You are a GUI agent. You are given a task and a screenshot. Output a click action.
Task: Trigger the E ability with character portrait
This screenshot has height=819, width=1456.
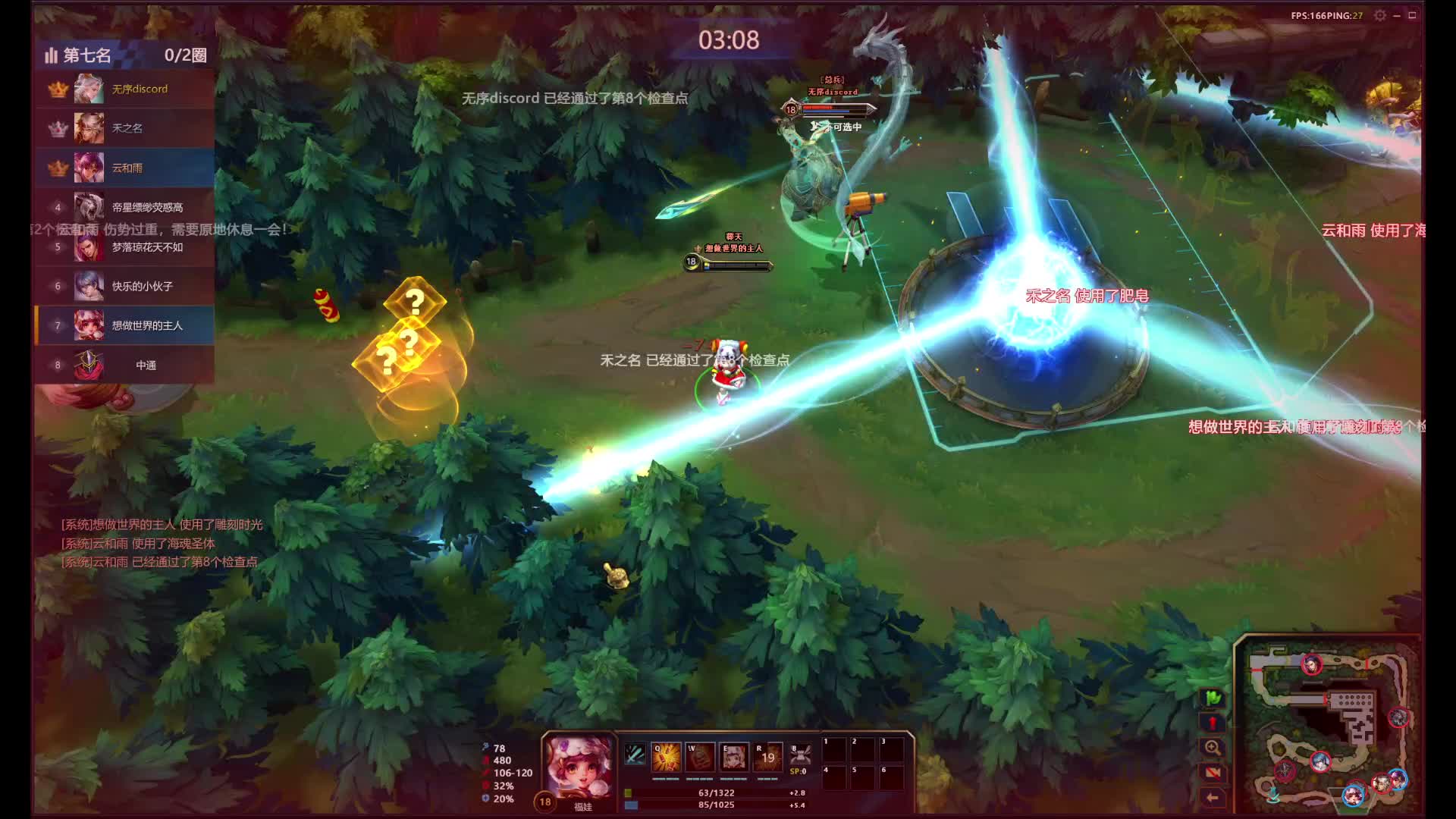733,758
